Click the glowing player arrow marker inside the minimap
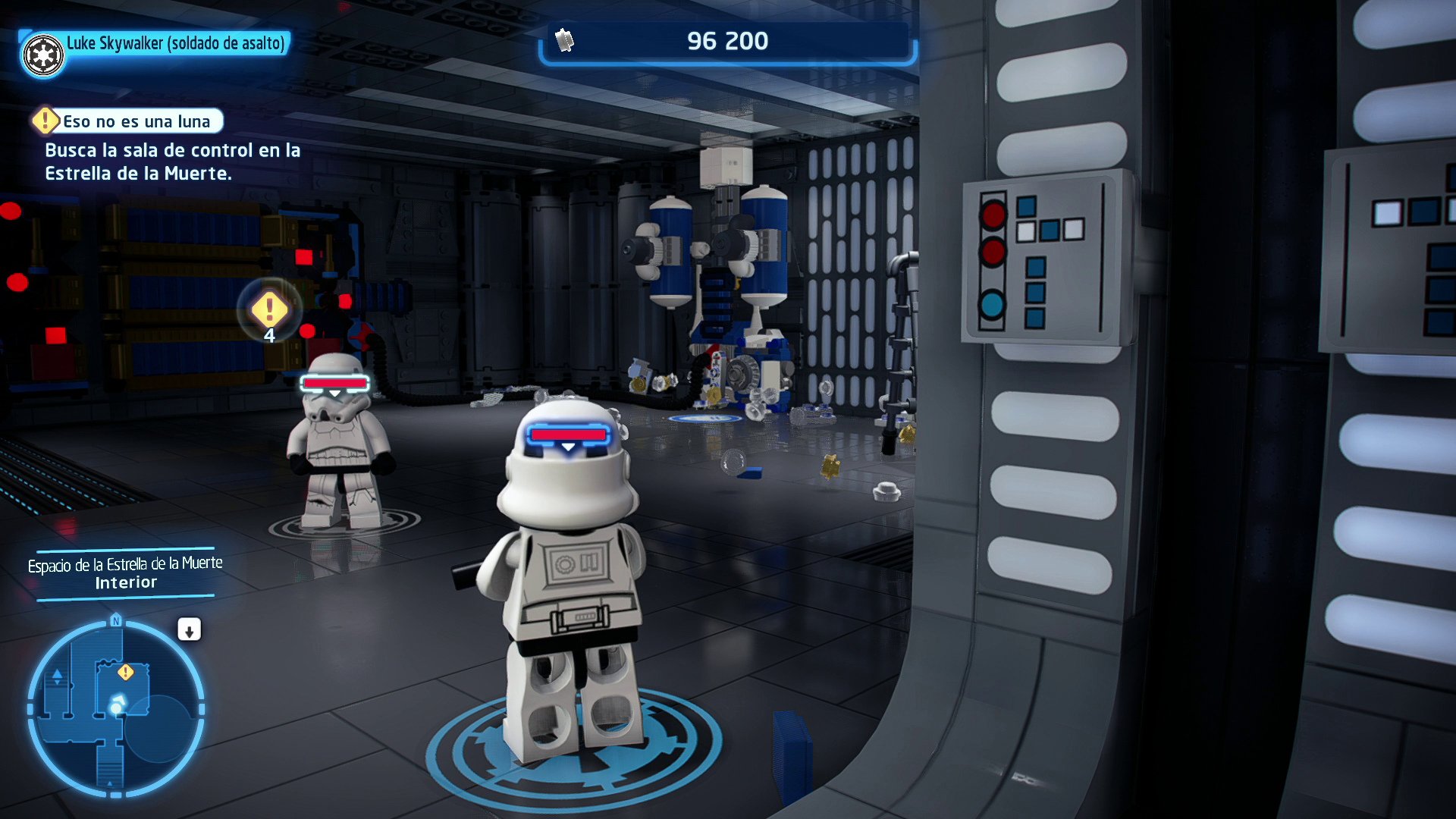This screenshot has height=819, width=1456. 116,704
